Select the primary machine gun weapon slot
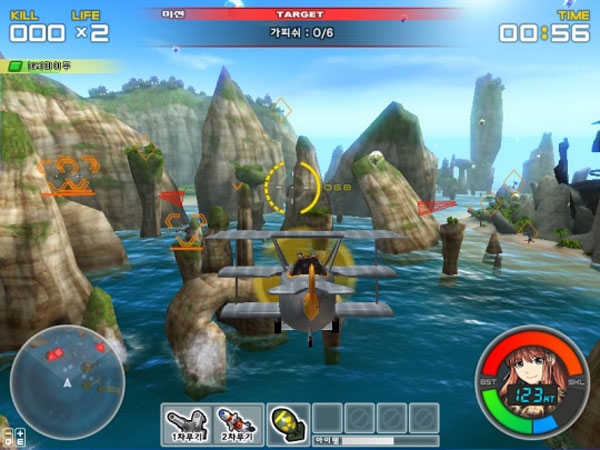Screen dimensions: 600x450 coord(186,424)
